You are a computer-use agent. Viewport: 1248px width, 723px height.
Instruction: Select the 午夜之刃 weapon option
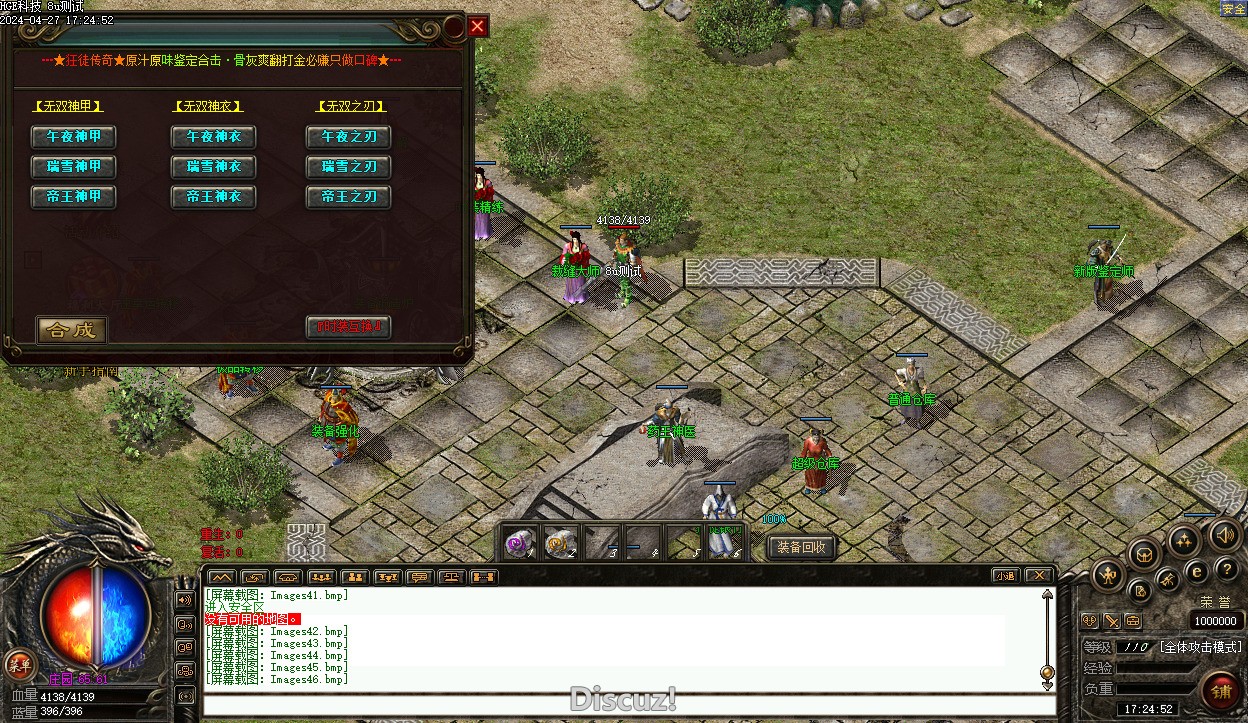point(348,137)
